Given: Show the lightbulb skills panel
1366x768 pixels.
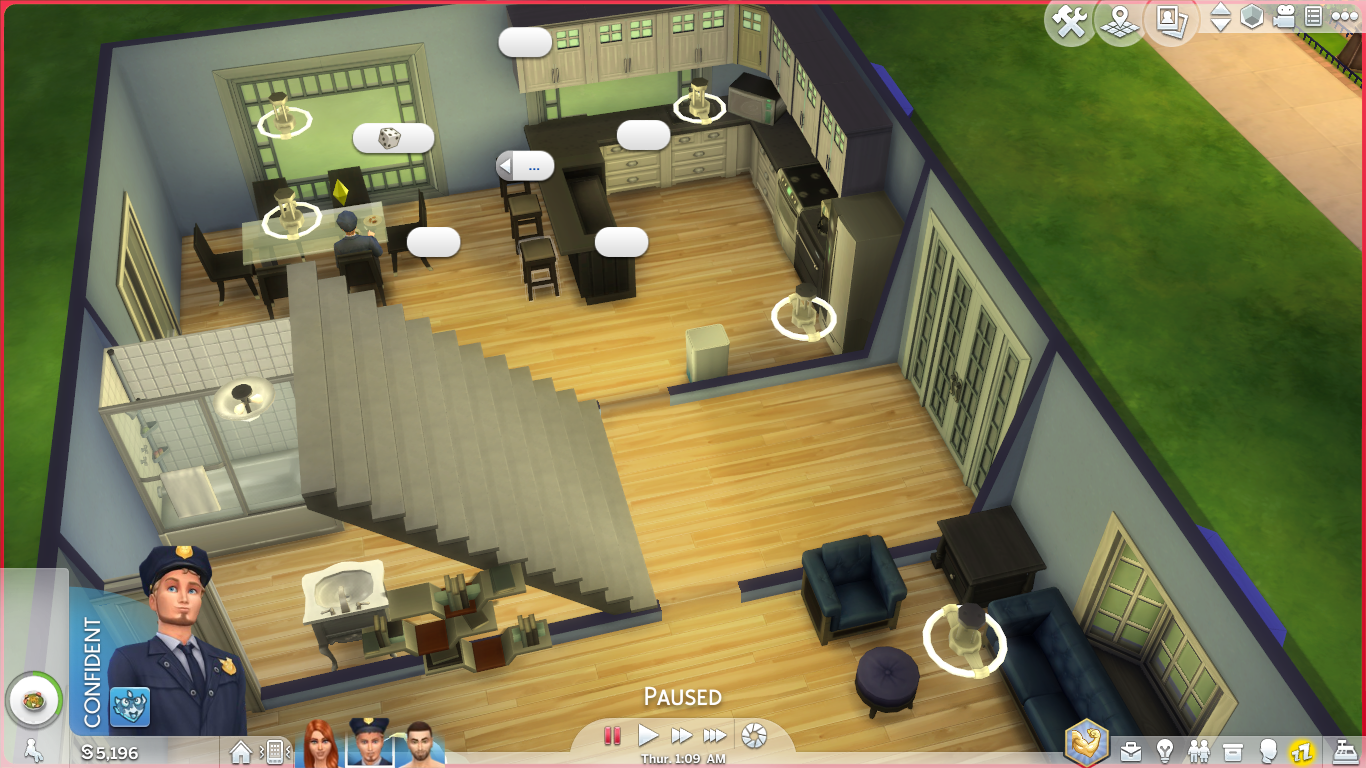Looking at the screenshot, I should point(1164,751).
